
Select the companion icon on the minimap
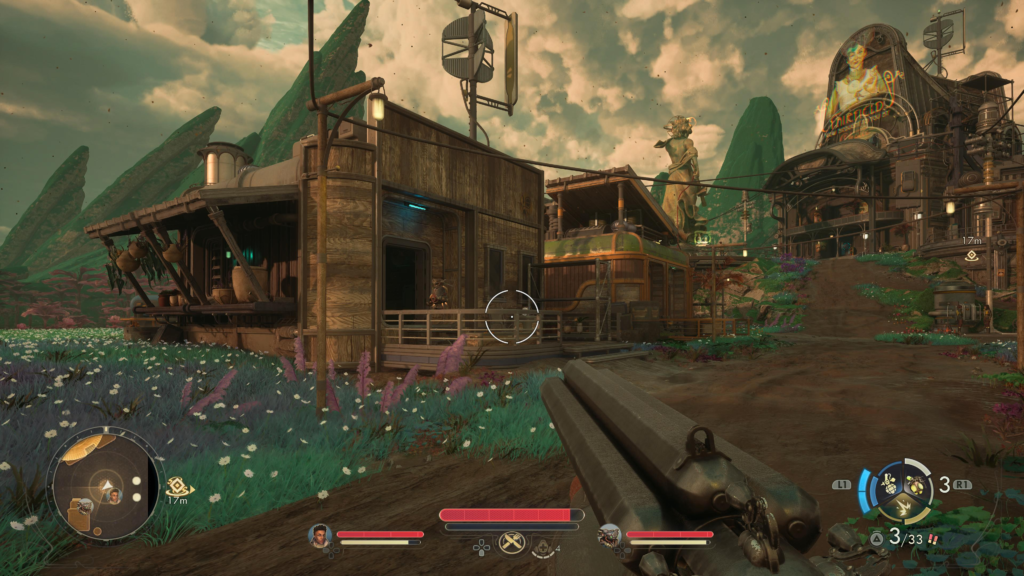(115, 496)
